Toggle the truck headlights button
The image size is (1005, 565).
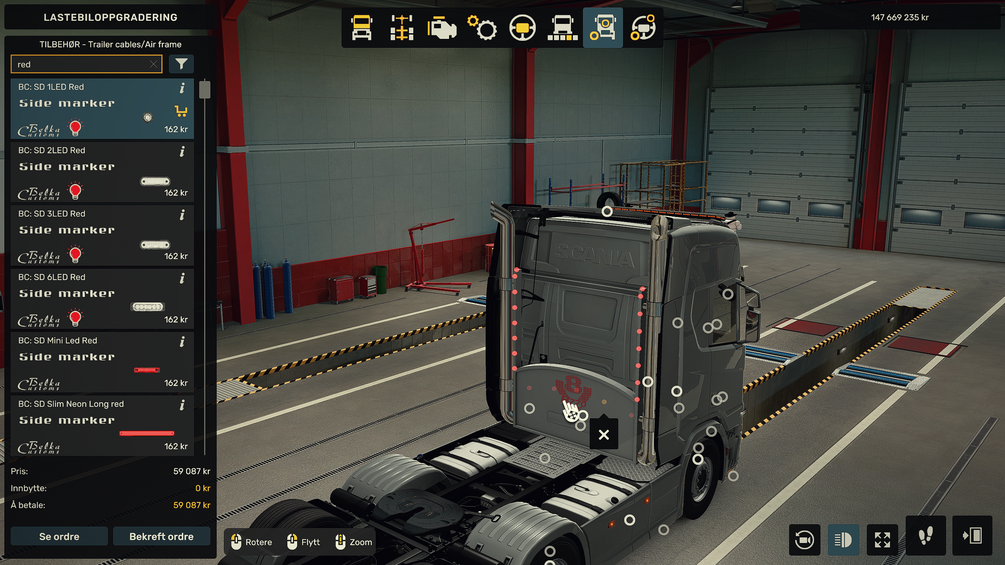(843, 539)
